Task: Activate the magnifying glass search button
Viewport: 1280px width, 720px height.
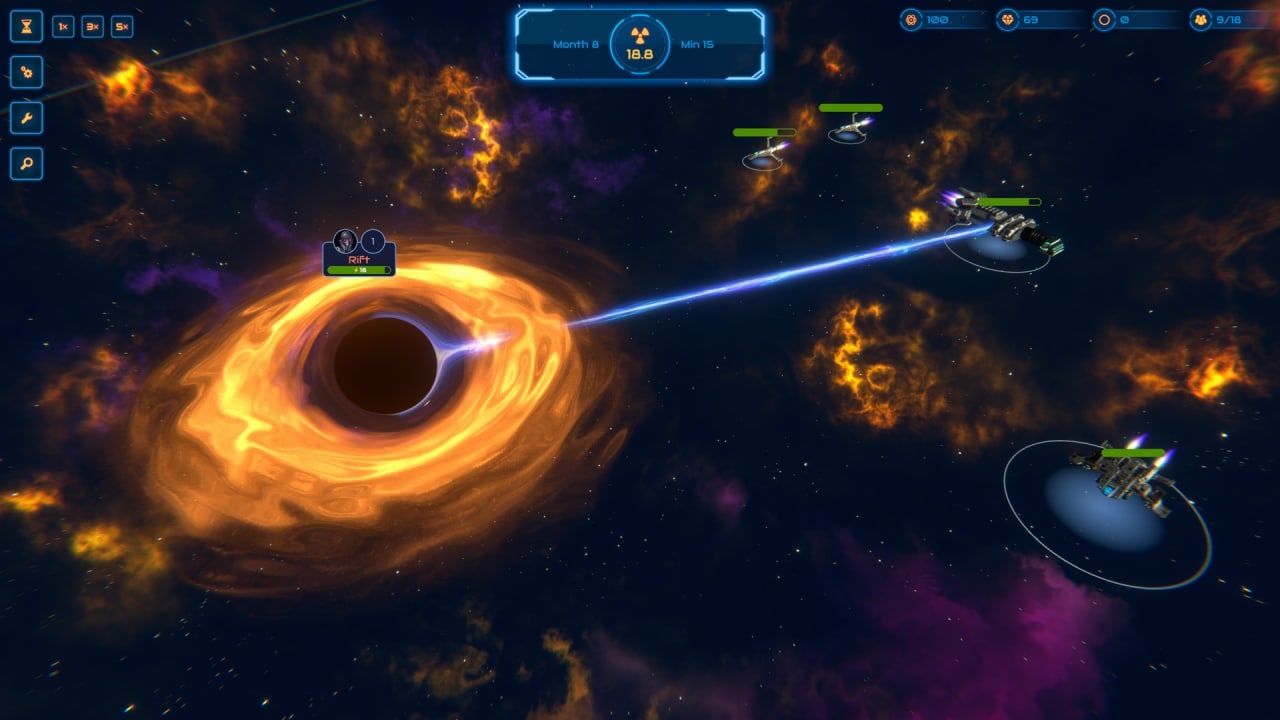Action: tap(26, 164)
